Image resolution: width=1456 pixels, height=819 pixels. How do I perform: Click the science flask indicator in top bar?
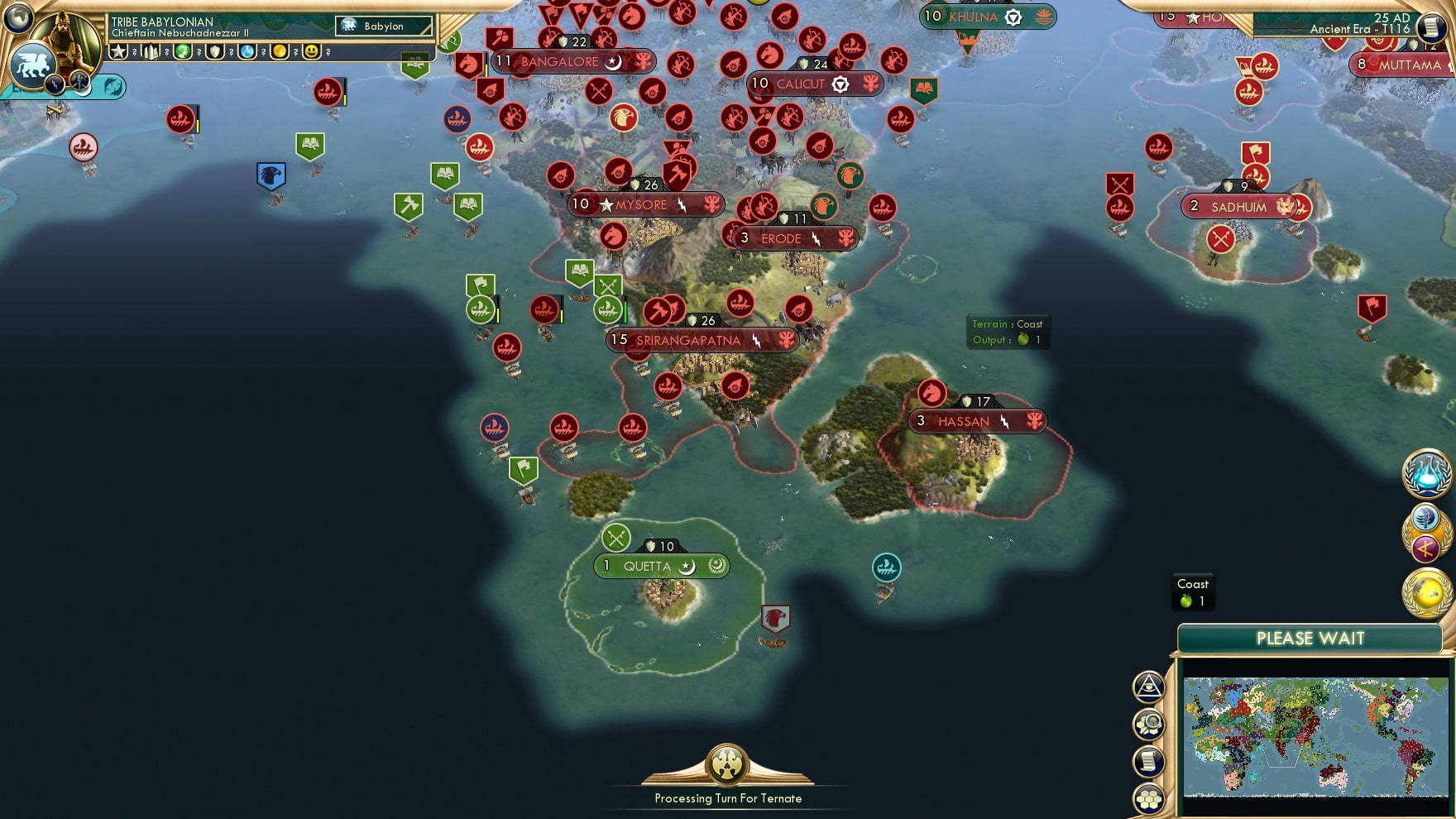(247, 52)
